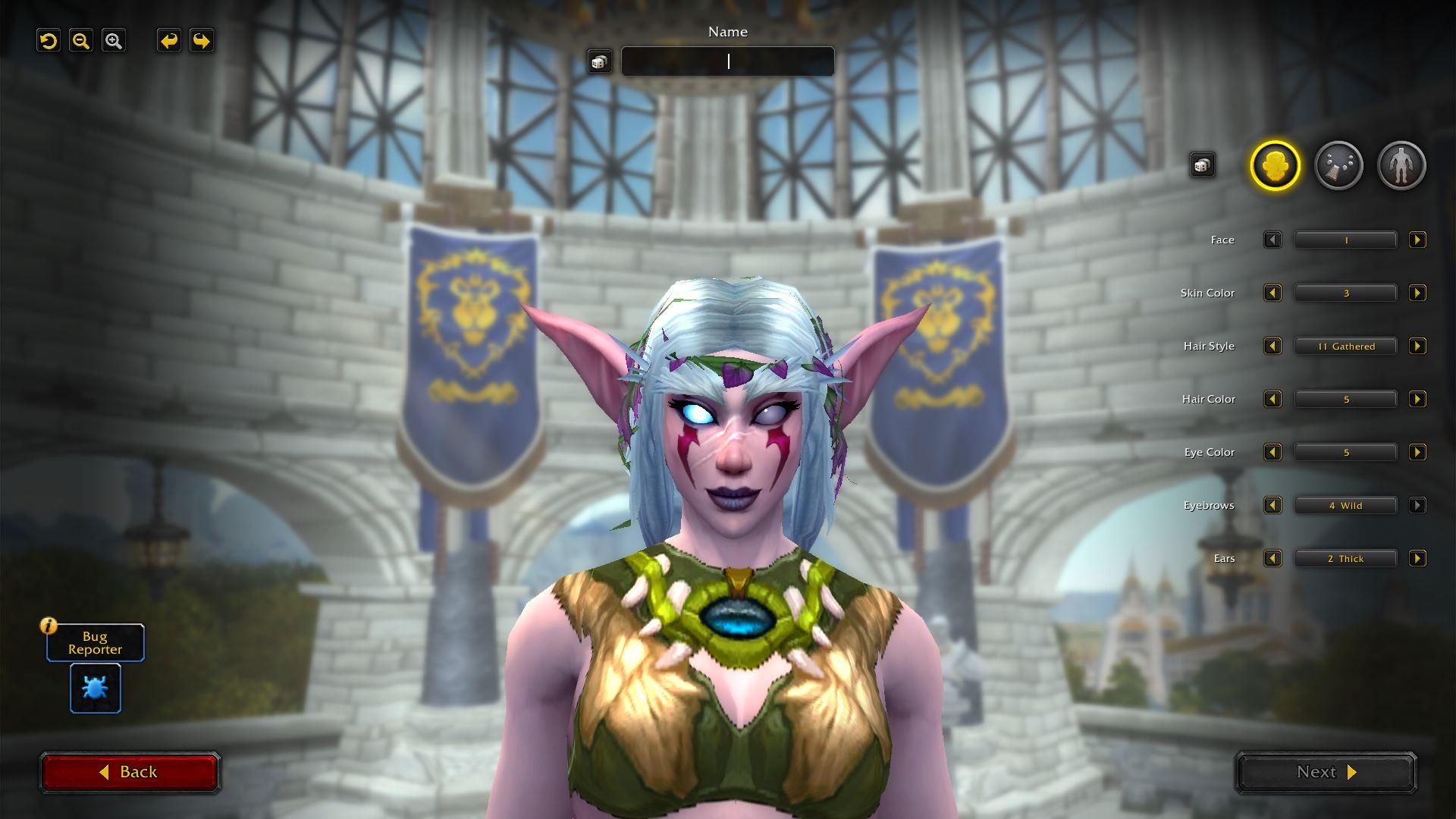1456x819 pixels.
Task: Open the Hair Style selection box
Action: (1345, 347)
